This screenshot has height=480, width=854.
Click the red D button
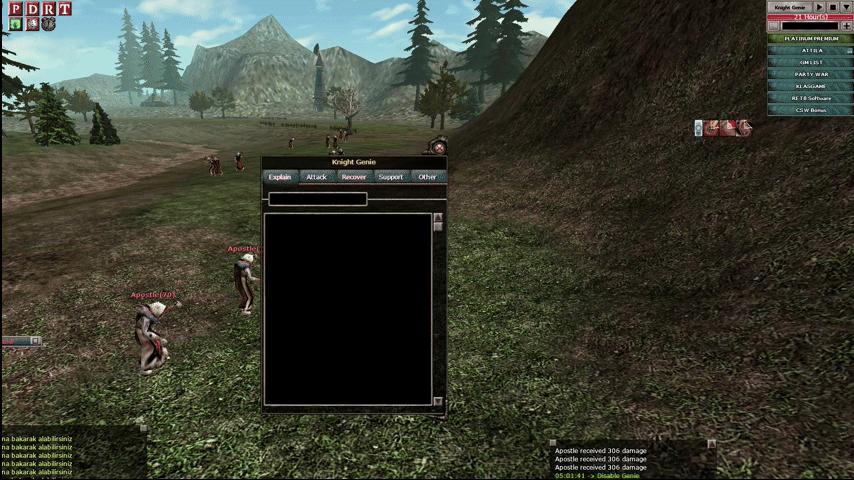click(32, 9)
